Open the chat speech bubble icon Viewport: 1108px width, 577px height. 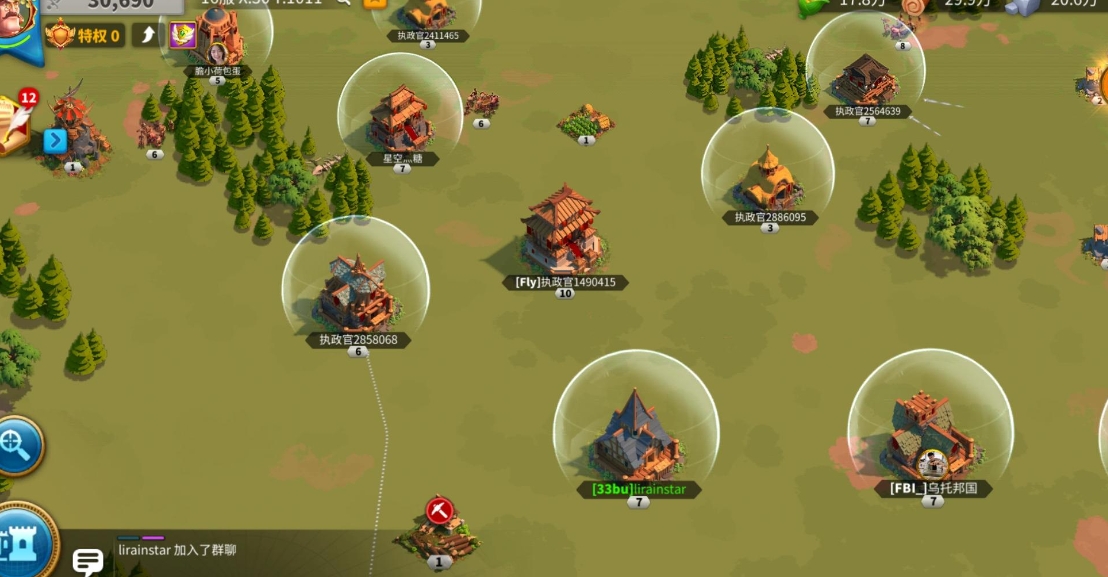pyautogui.click(x=88, y=561)
